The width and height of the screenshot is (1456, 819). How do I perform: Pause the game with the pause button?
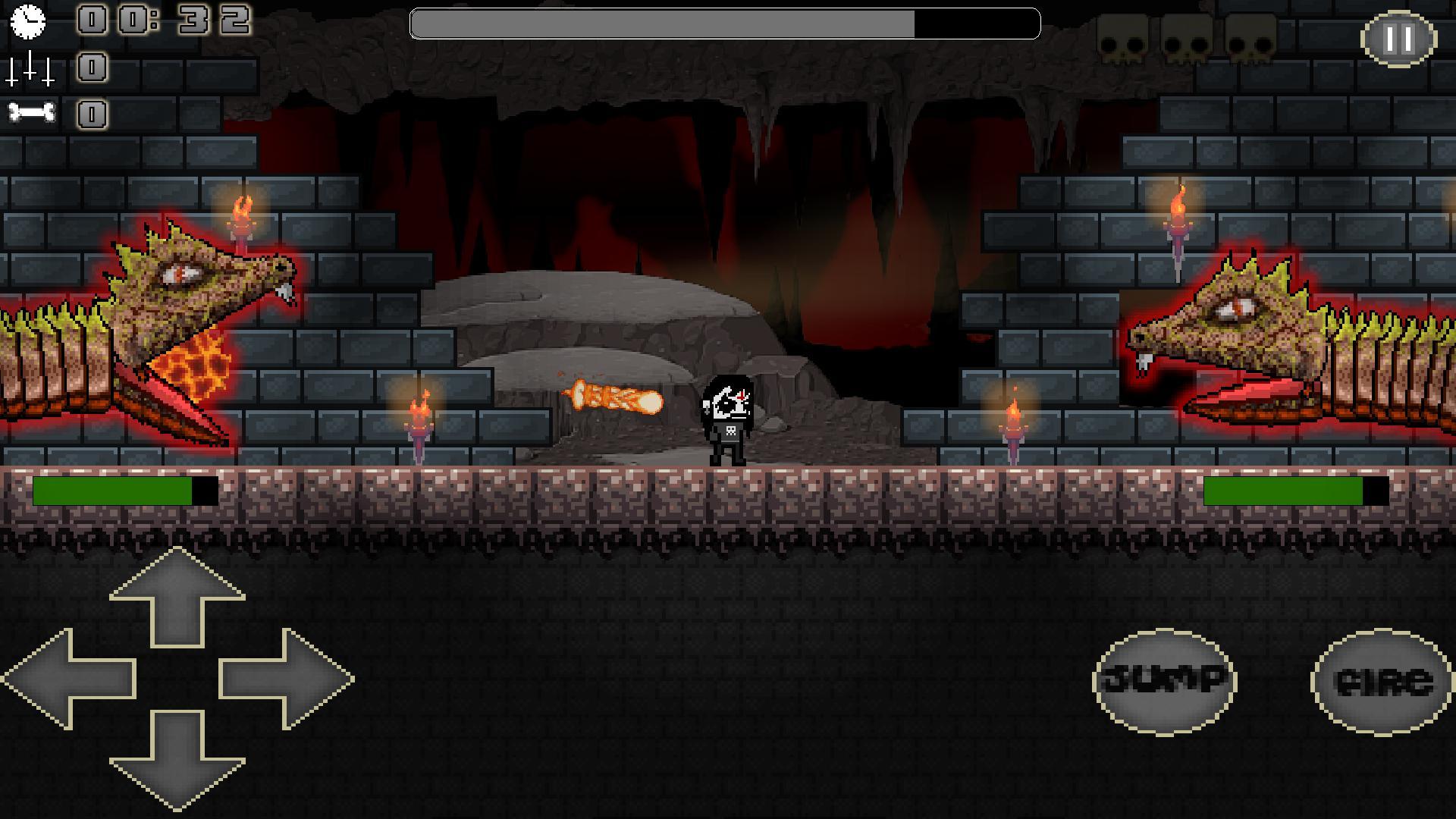[x=1399, y=39]
